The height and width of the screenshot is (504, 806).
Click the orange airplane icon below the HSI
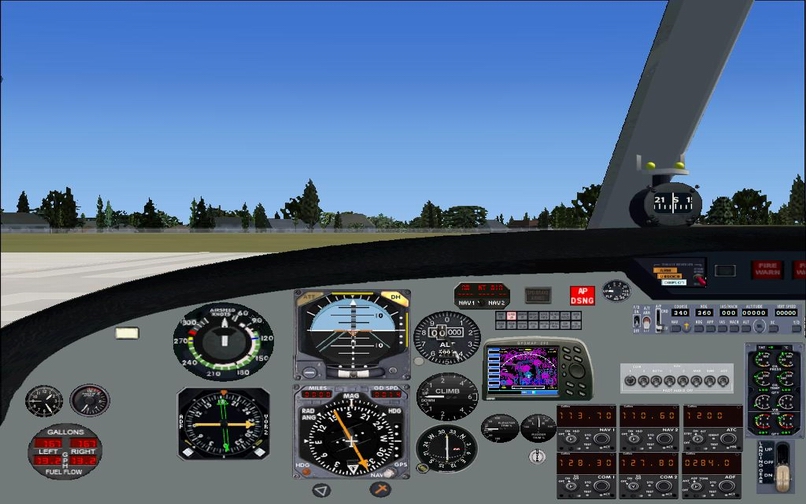[380, 489]
